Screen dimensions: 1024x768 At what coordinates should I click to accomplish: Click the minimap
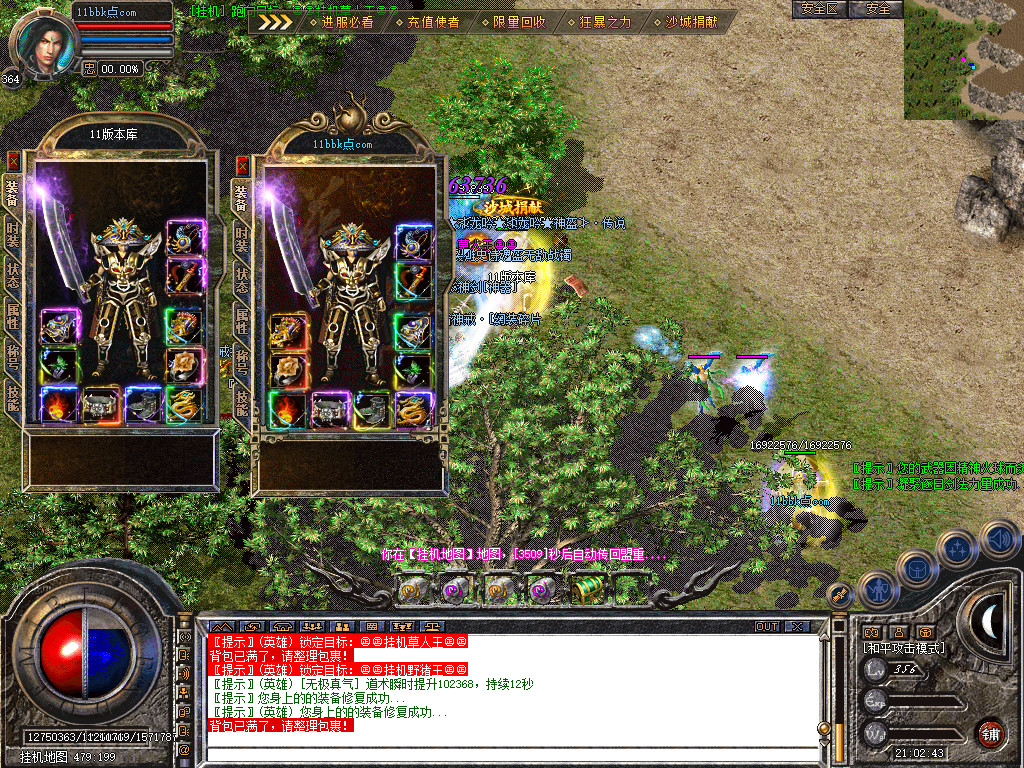click(x=963, y=59)
